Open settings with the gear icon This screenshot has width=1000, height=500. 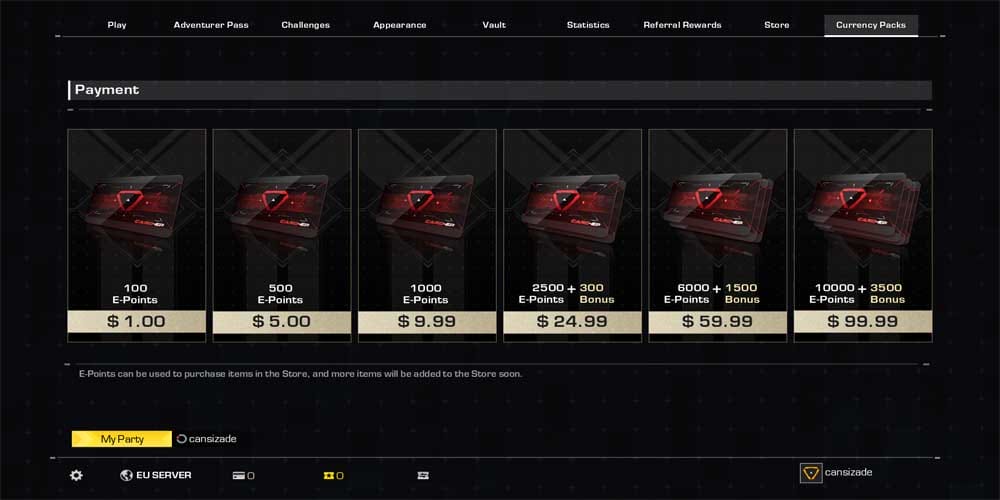(x=76, y=475)
